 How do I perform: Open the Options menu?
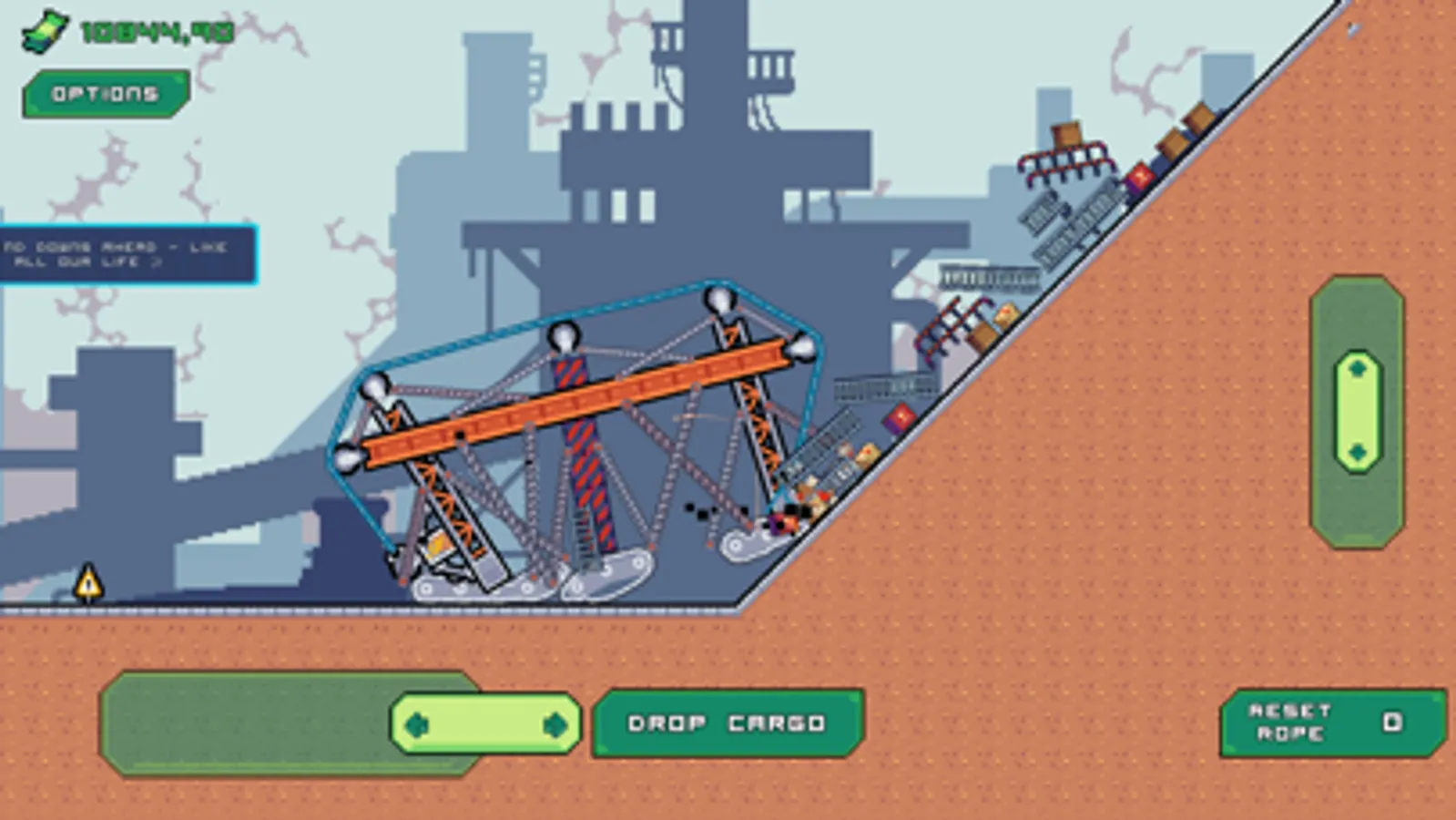(x=103, y=91)
